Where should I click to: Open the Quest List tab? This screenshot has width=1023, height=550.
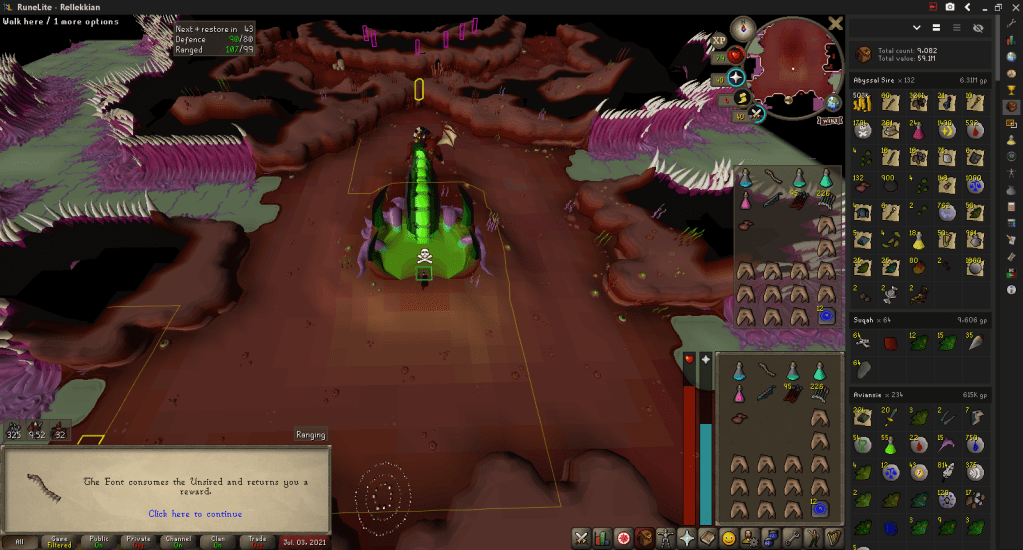623,538
